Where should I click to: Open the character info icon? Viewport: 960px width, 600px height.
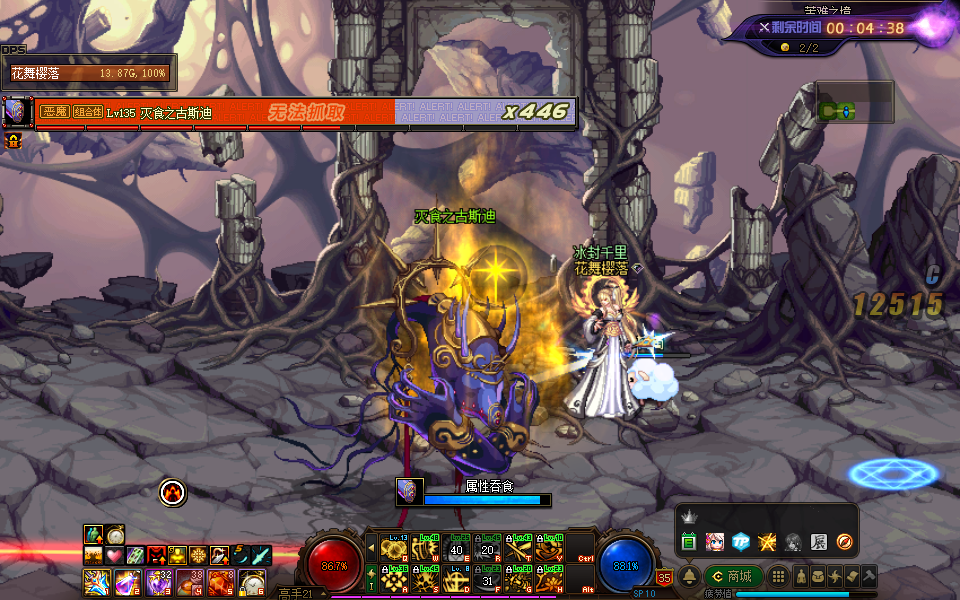click(x=802, y=577)
